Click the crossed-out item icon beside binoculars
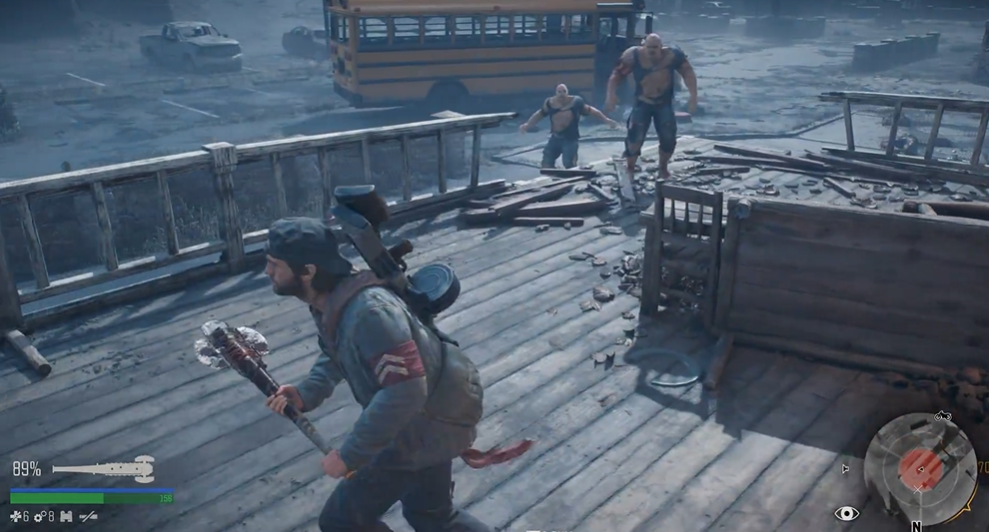 [x=89, y=516]
